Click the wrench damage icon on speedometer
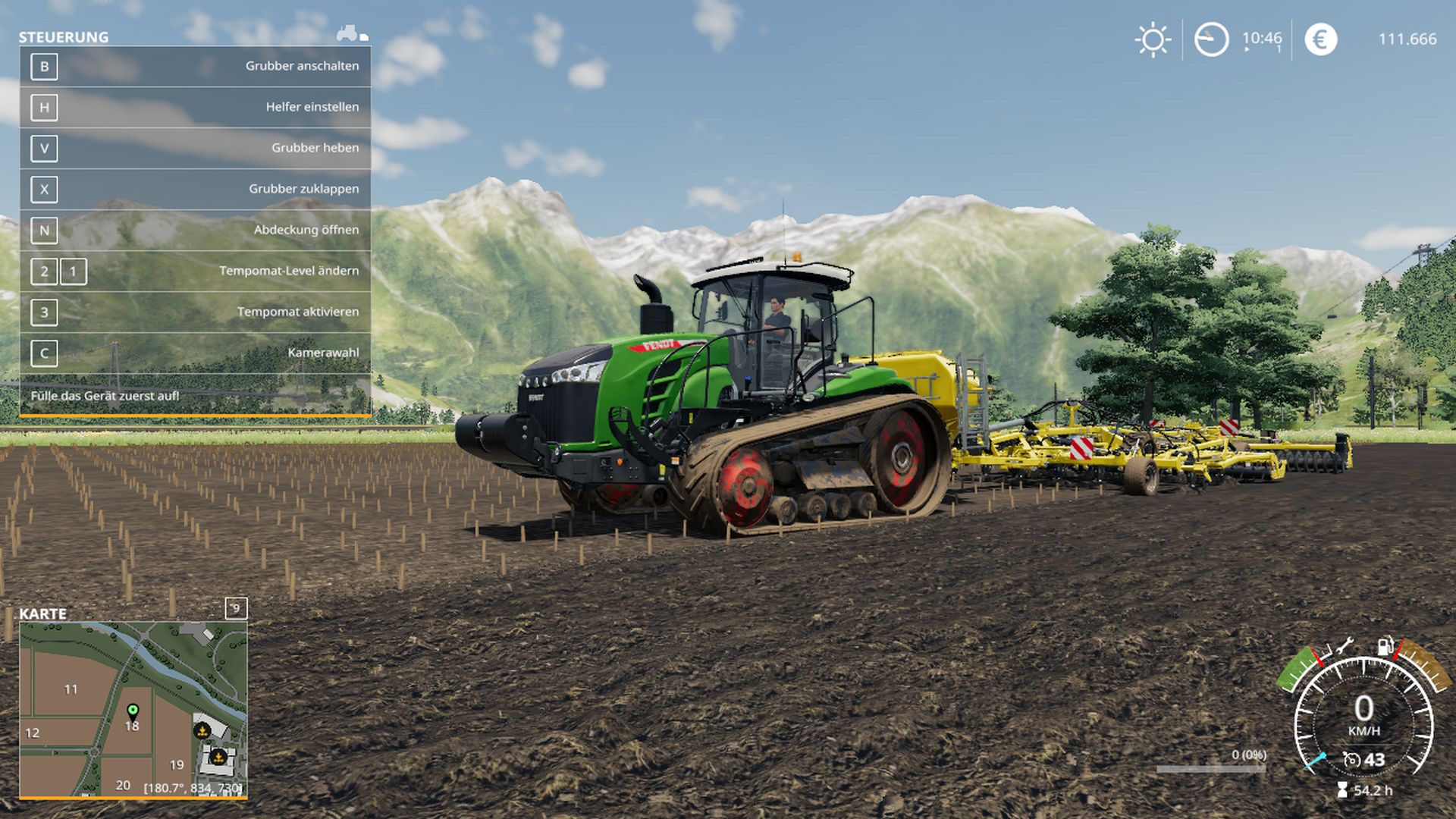The image size is (1456, 819). pos(1345,647)
